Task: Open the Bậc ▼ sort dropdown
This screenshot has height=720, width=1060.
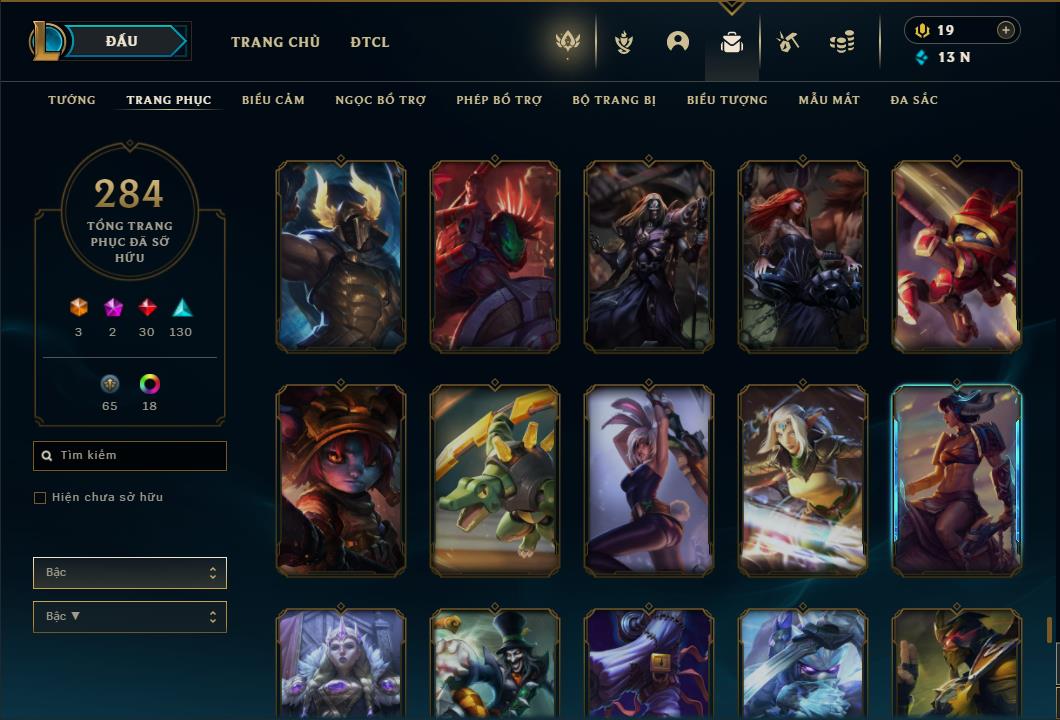Action: 130,617
